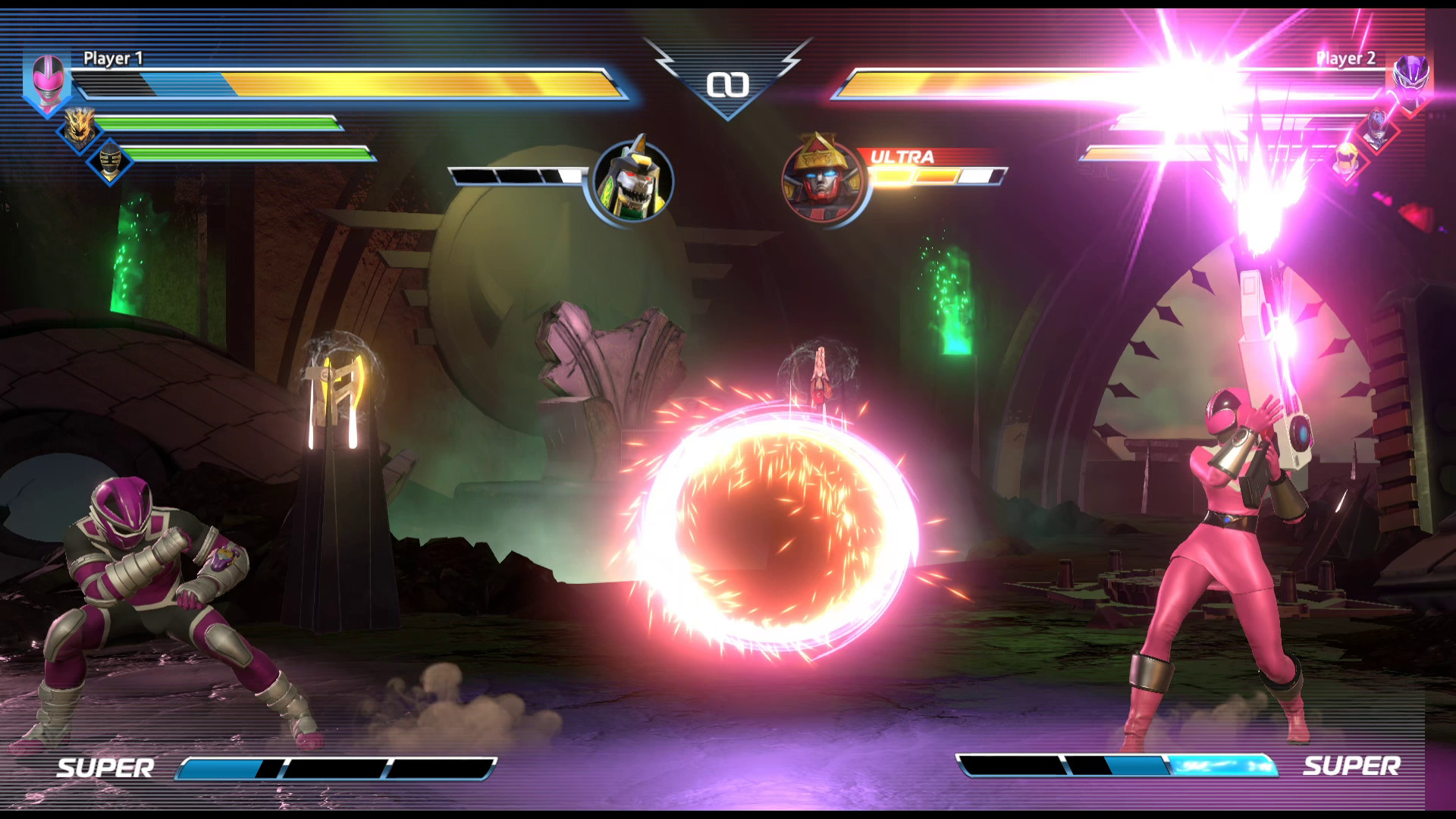Click the Player 1 name label
Viewport: 1456px width, 819px height.
(x=114, y=57)
